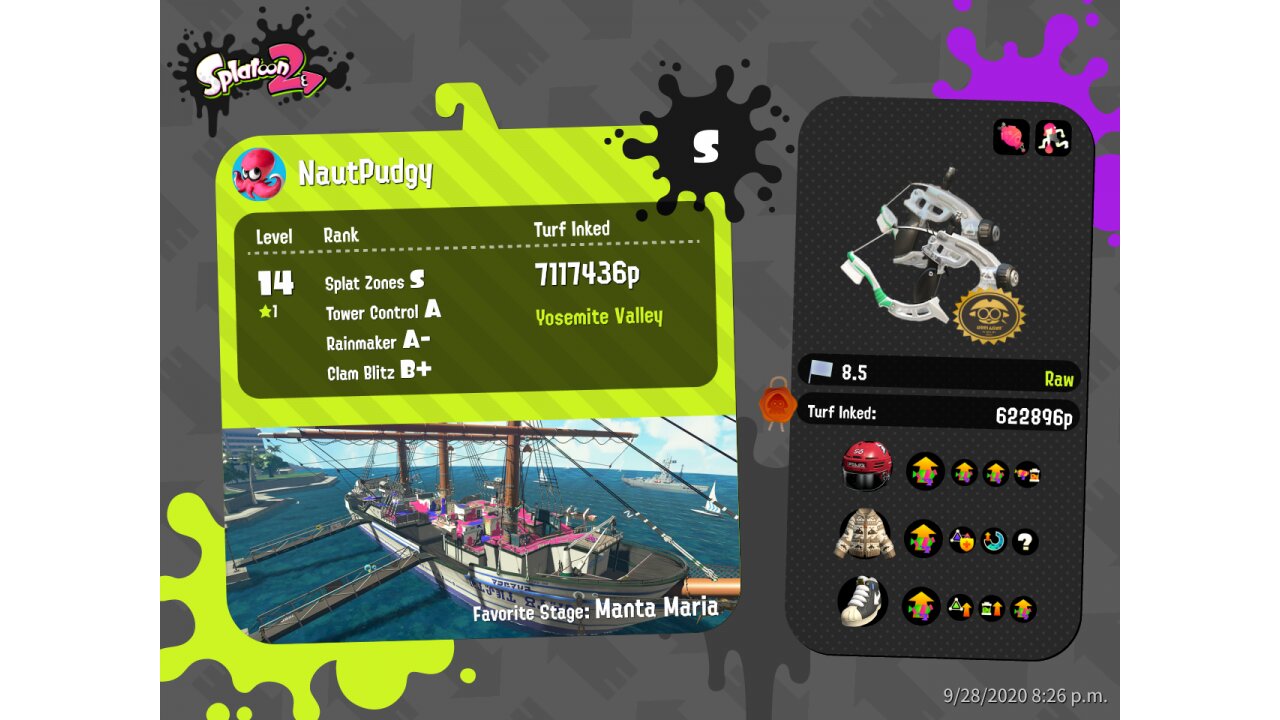Click the S rank ink splat badge
Screen dimensions: 1280x720
click(x=706, y=146)
